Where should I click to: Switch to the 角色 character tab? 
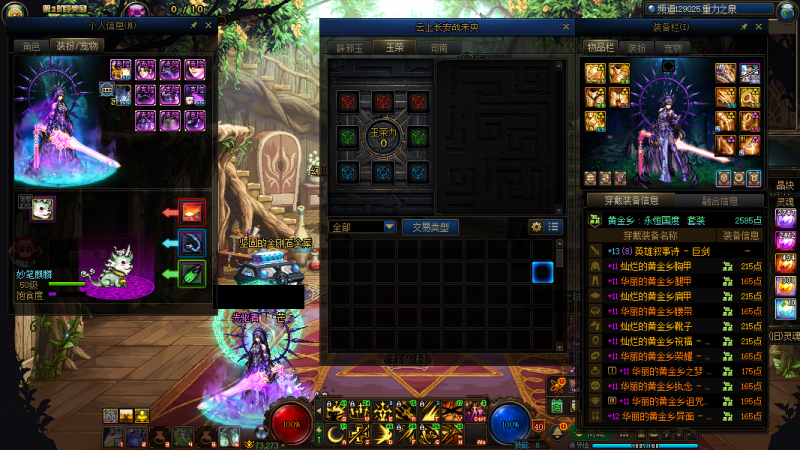click(x=32, y=46)
